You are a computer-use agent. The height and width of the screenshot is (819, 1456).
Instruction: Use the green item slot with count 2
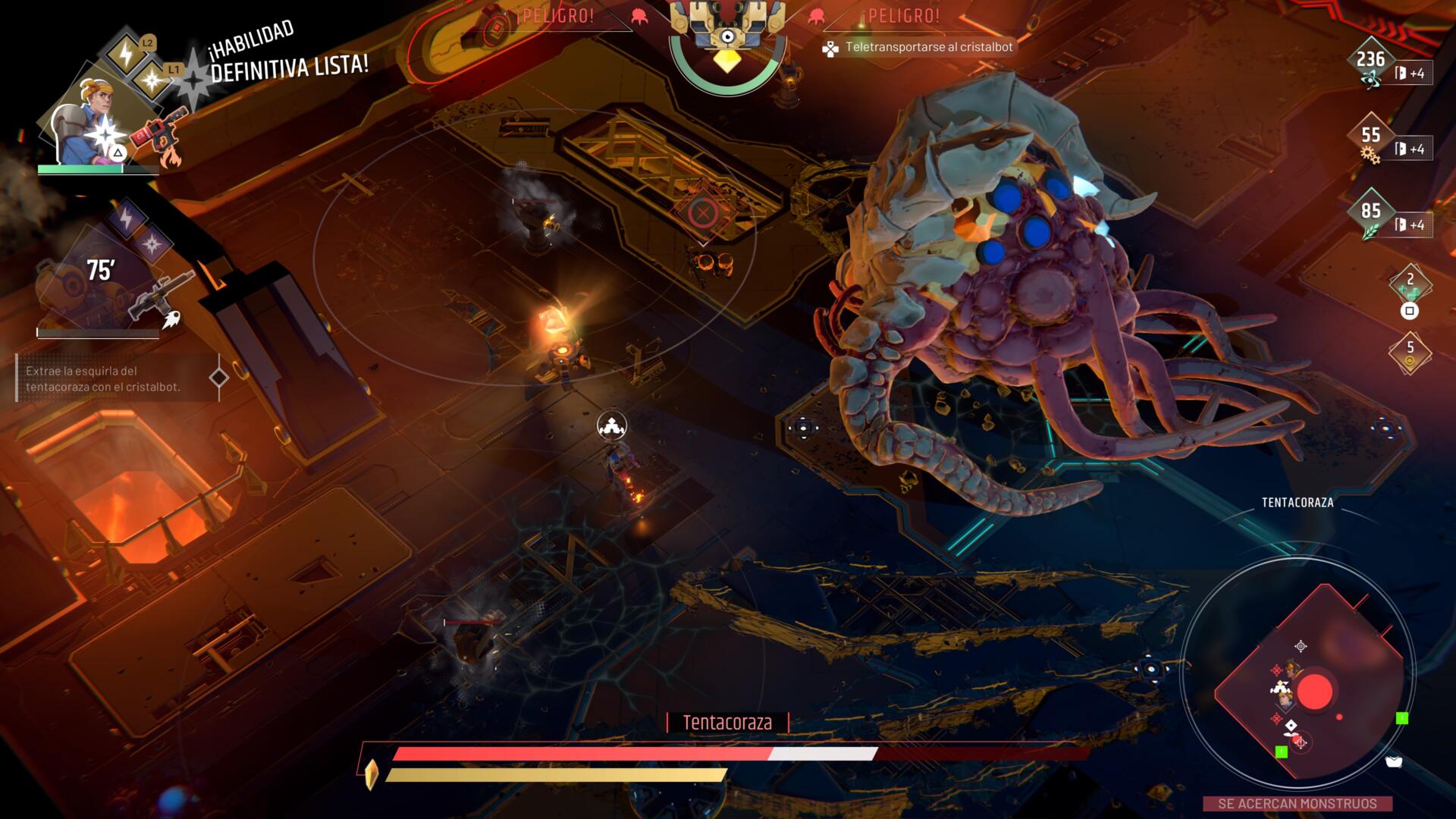(x=1410, y=285)
